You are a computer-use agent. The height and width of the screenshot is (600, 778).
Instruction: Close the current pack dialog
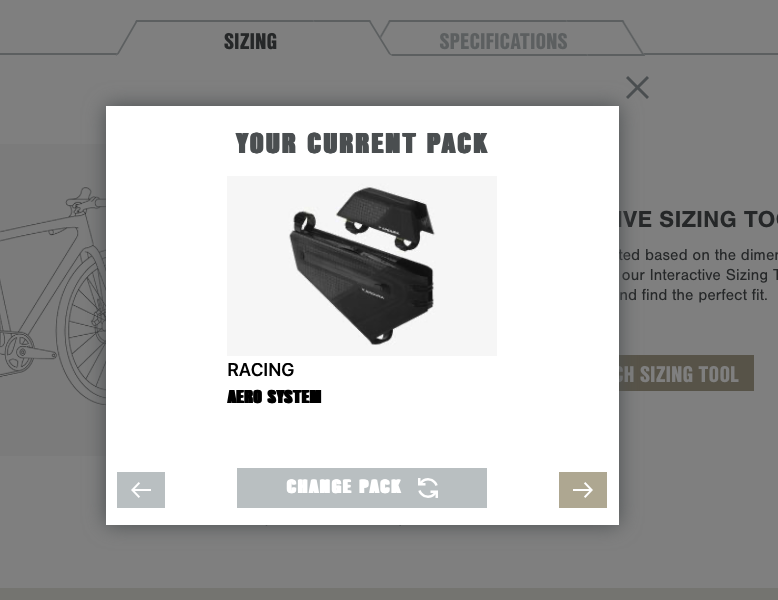(637, 88)
